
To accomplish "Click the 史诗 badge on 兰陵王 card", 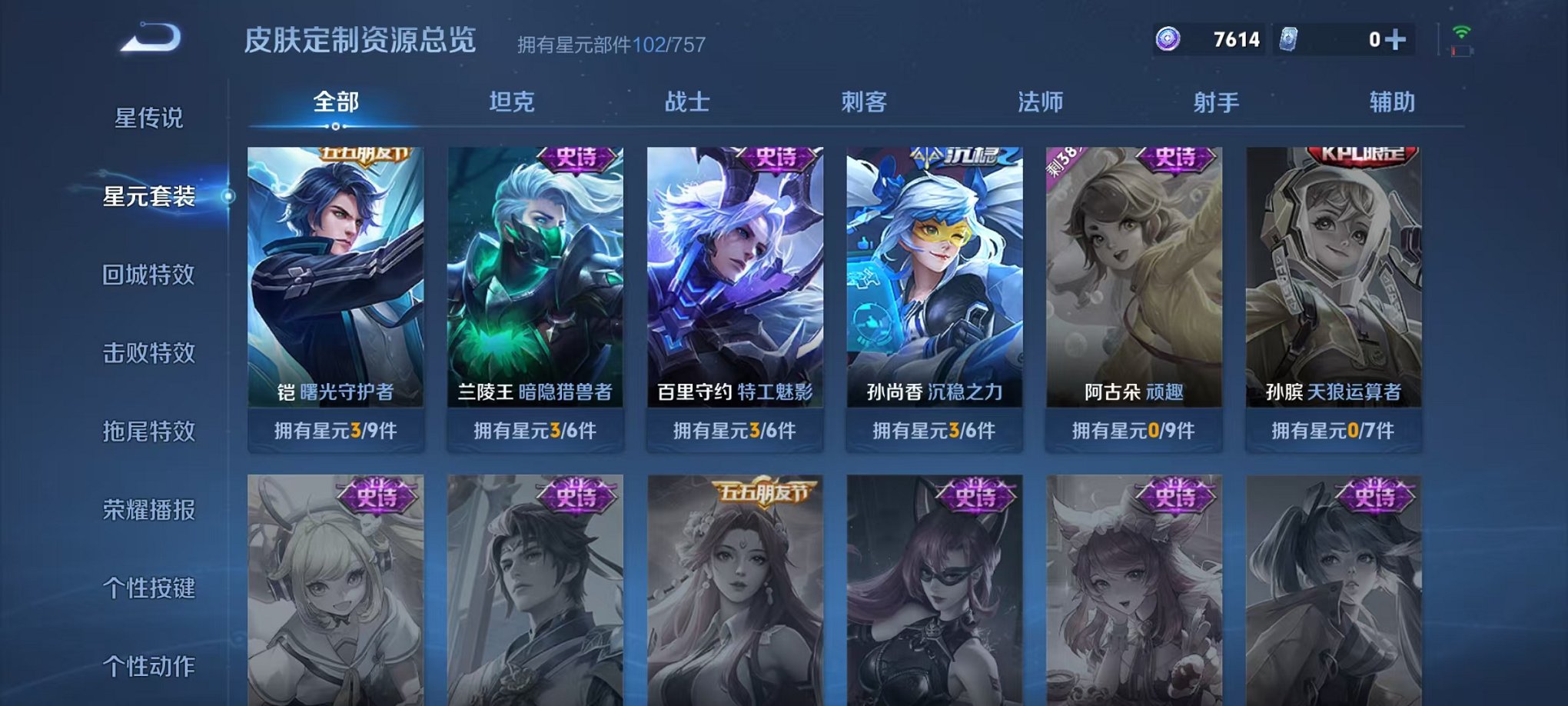I will click(578, 159).
